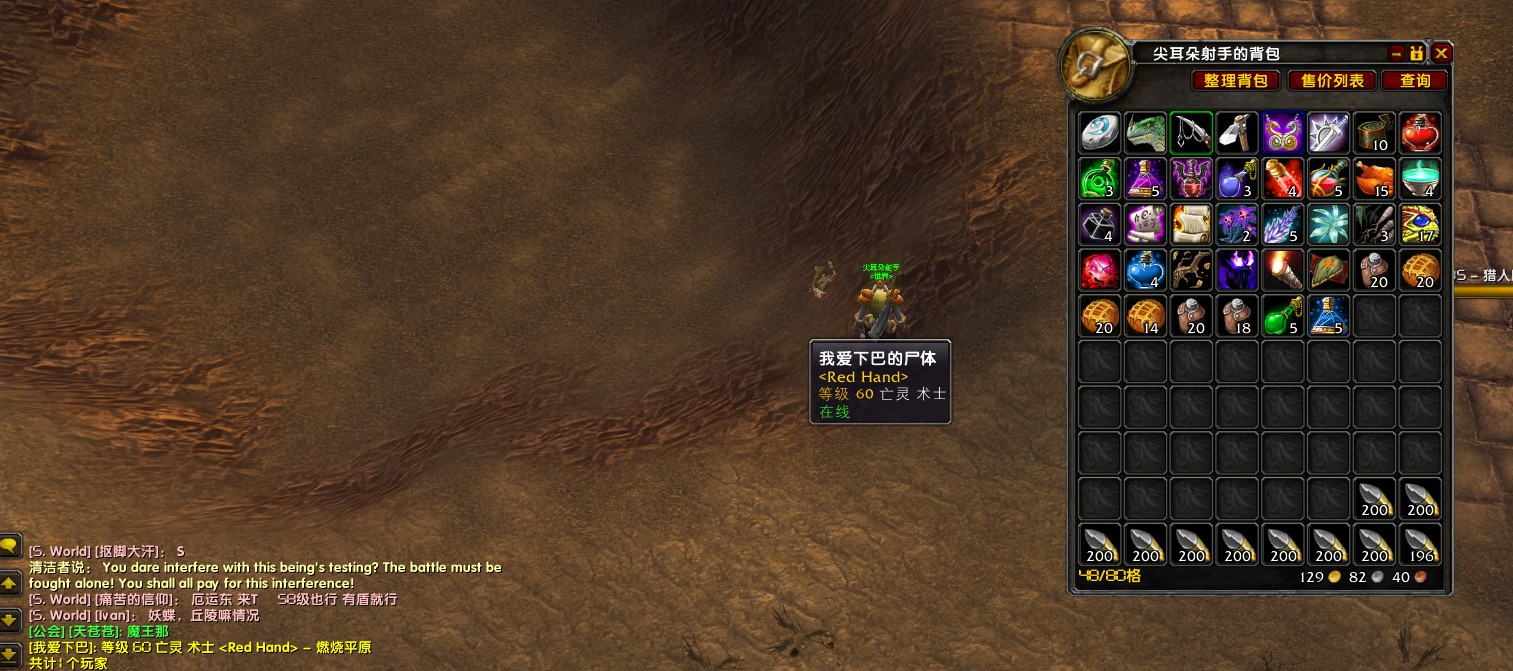Select the red heart-shaped potion
Image resolution: width=1513 pixels, height=671 pixels.
(x=1420, y=132)
